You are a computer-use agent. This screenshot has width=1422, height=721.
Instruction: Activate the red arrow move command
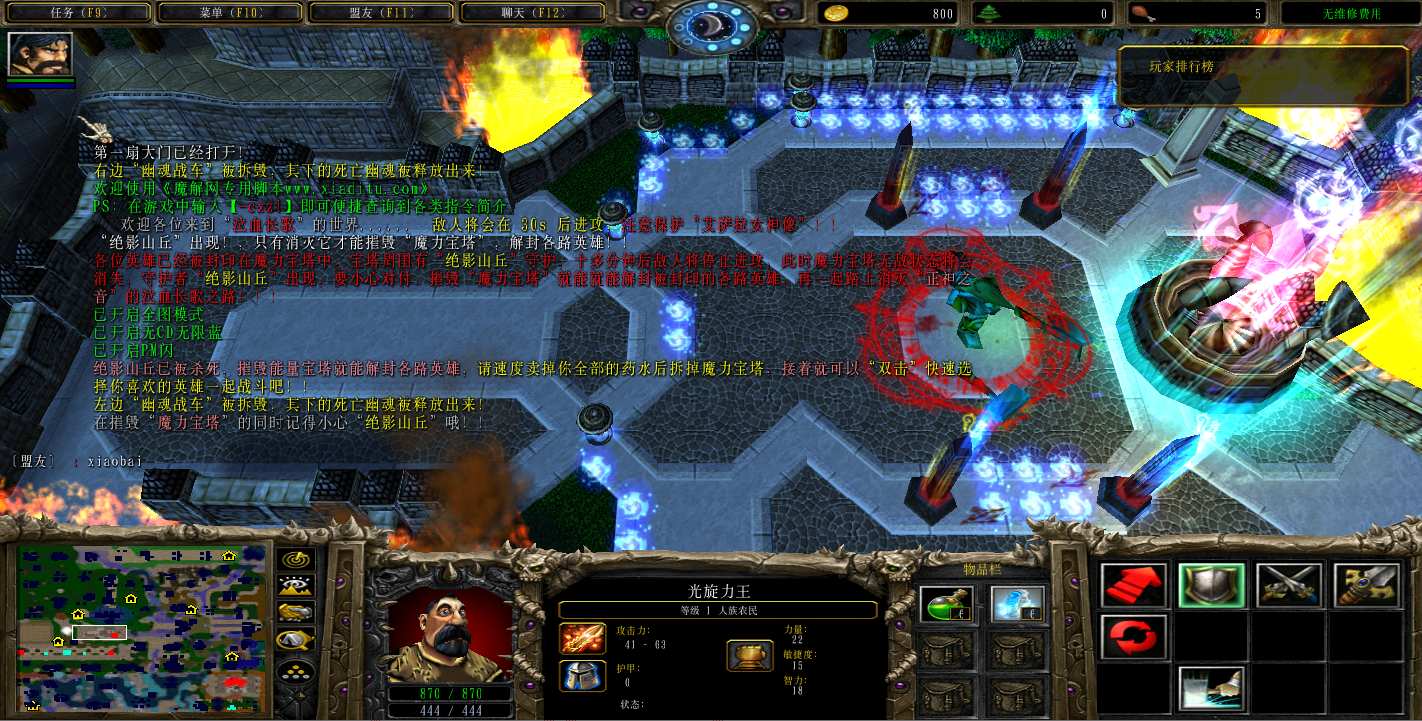[1134, 586]
